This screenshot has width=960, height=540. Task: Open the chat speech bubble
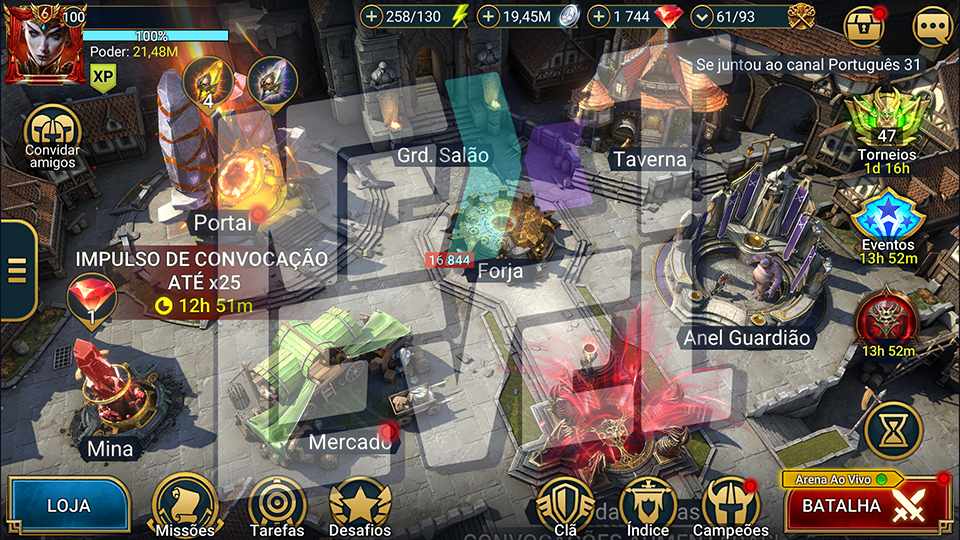[x=931, y=27]
